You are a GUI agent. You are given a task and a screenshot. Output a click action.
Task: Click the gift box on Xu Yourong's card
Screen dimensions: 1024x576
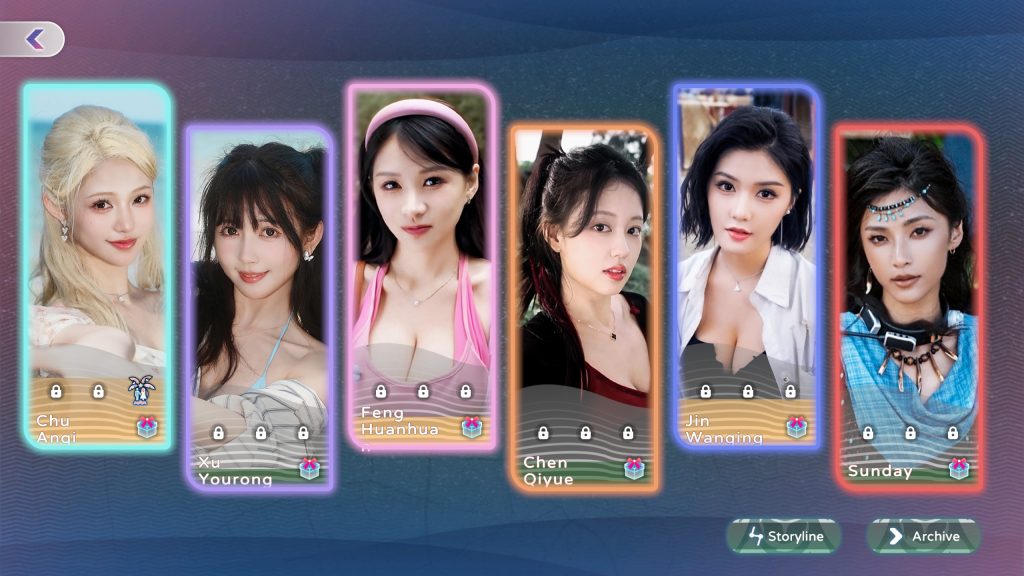(309, 468)
